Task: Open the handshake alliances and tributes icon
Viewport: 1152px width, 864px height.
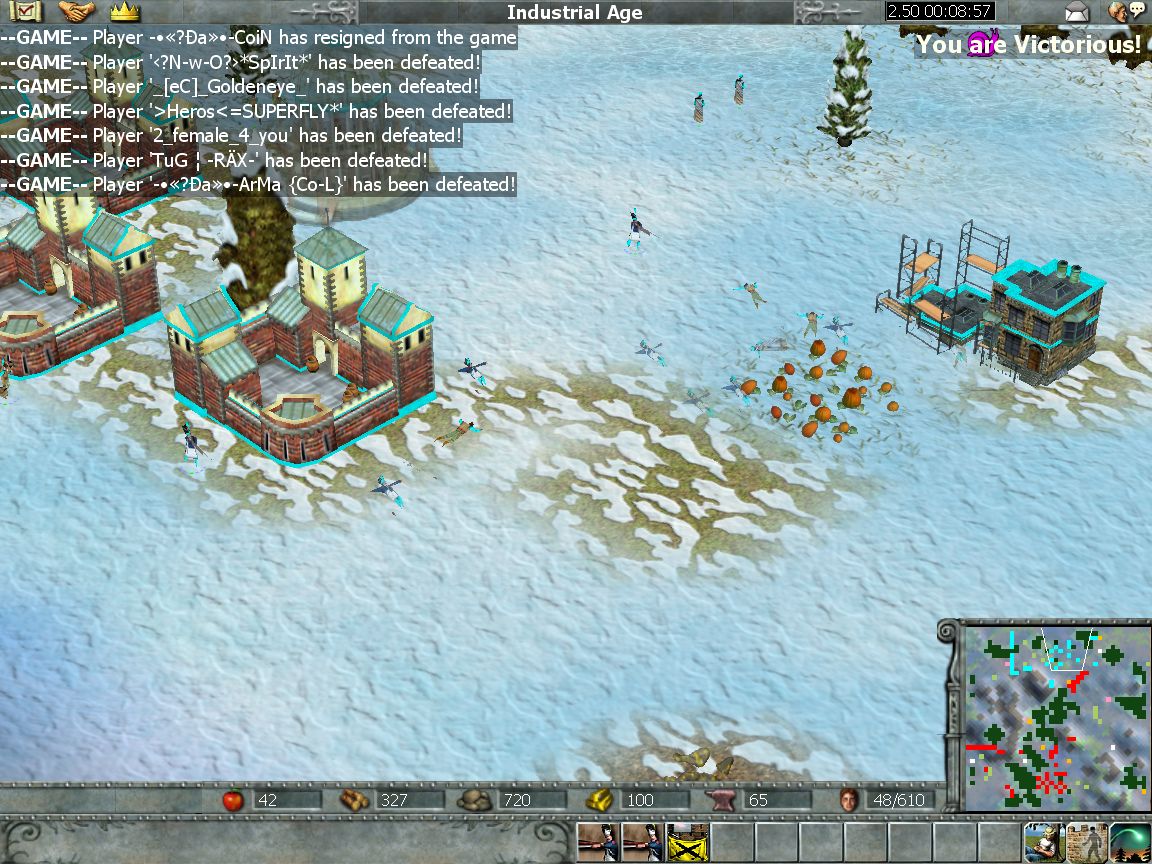Action: 76,12
